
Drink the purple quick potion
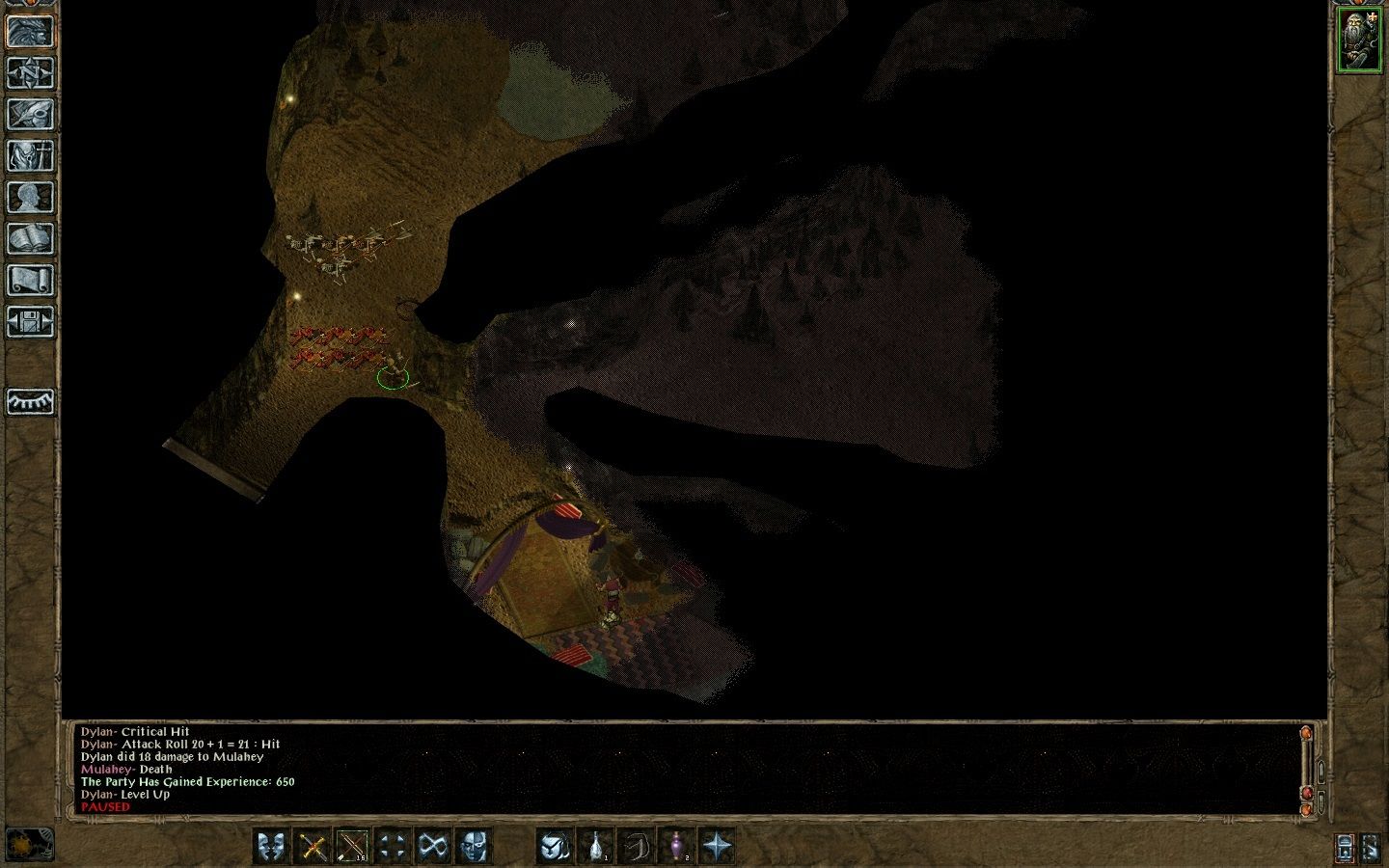(x=676, y=846)
